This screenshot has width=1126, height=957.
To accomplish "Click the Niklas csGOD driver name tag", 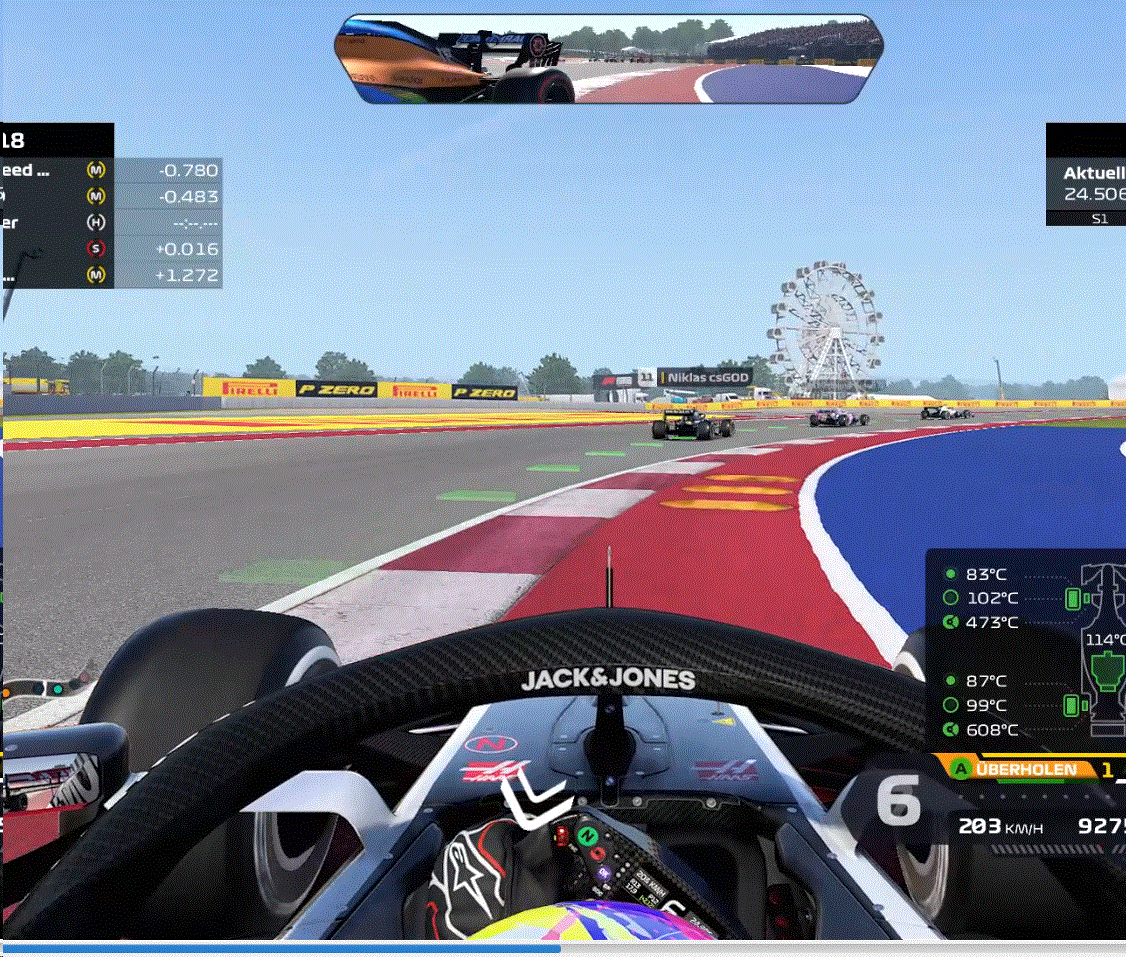I will 702,379.
